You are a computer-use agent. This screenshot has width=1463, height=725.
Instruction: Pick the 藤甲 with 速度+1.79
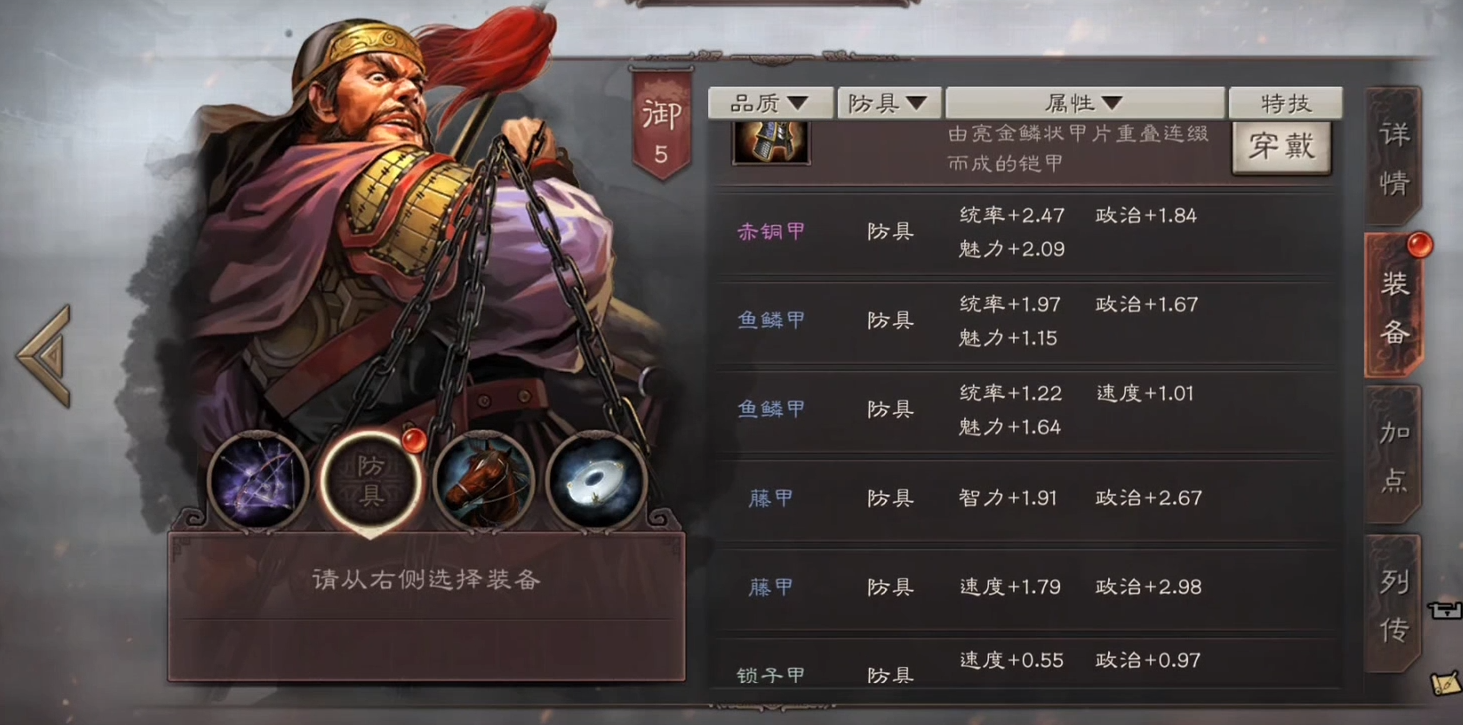click(x=1020, y=587)
